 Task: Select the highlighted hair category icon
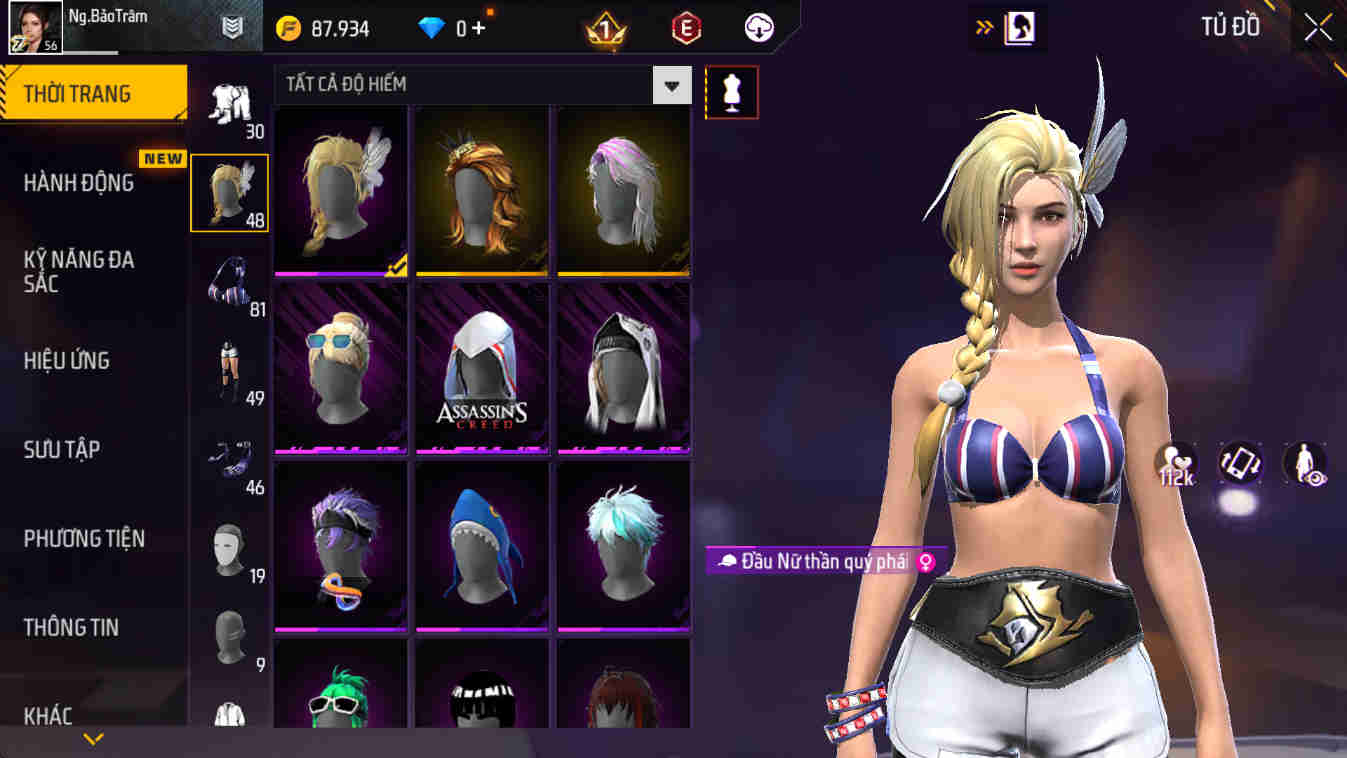click(228, 192)
